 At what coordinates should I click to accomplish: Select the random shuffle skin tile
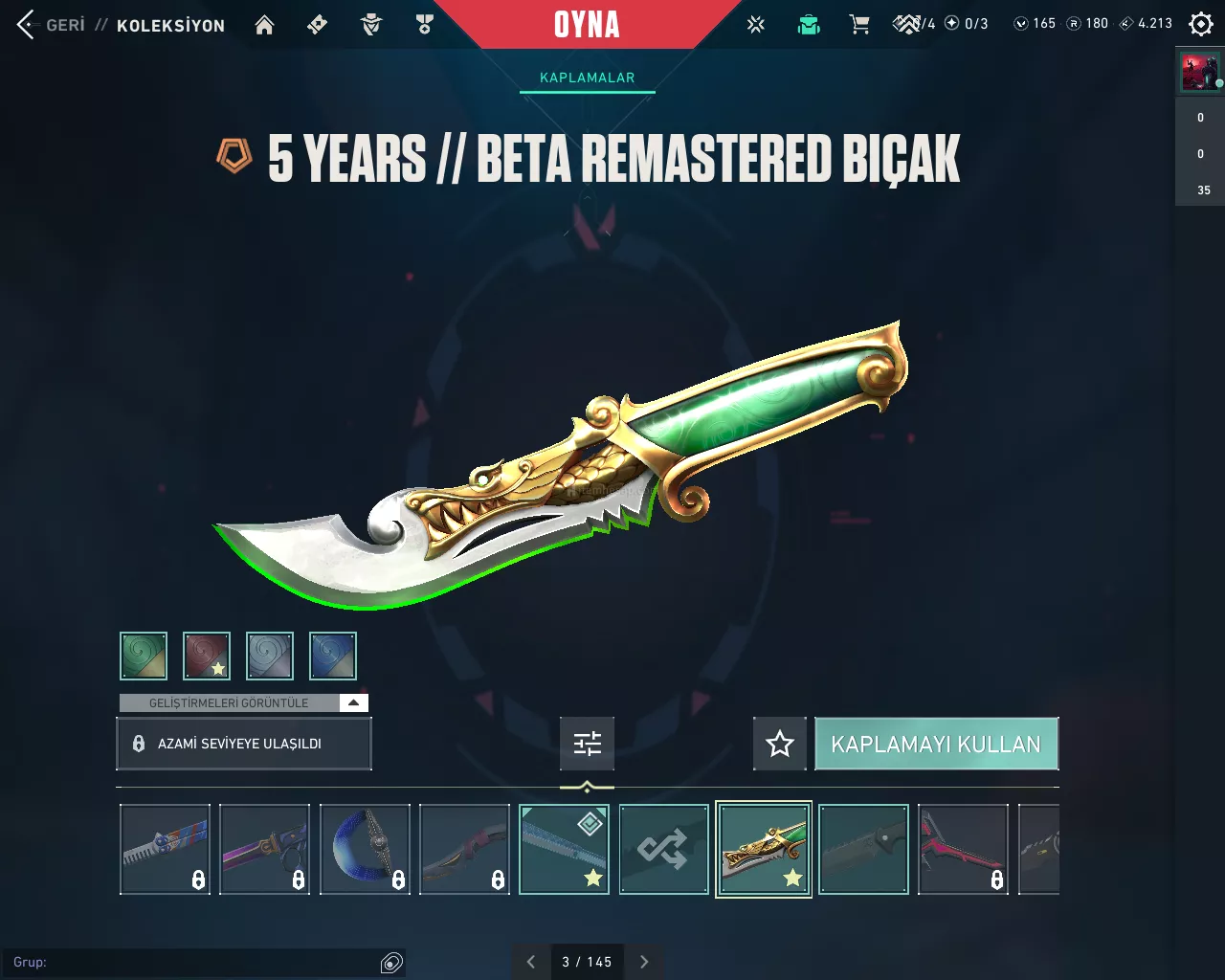(663, 849)
